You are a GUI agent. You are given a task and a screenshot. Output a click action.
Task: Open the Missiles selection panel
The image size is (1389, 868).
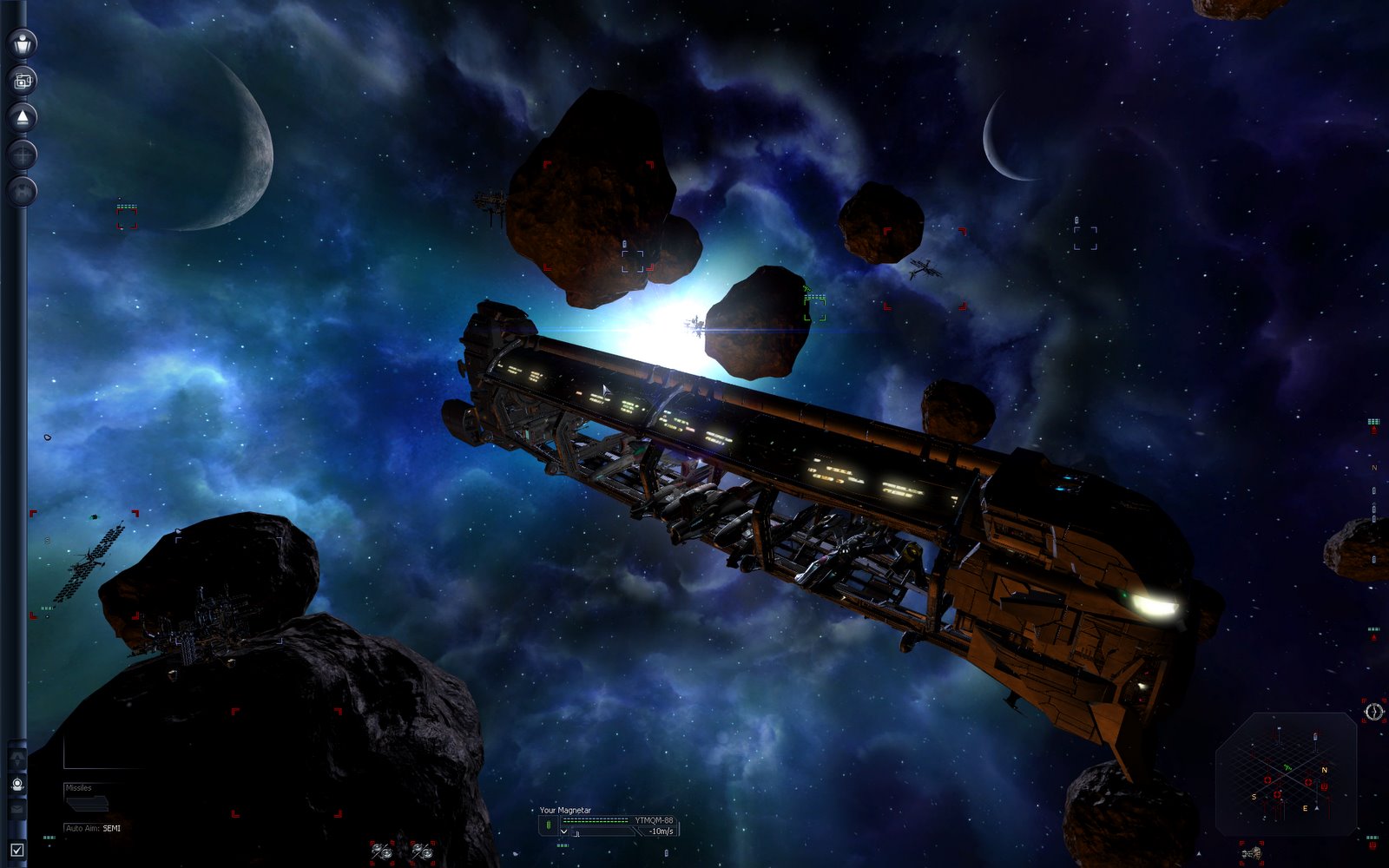[x=87, y=797]
